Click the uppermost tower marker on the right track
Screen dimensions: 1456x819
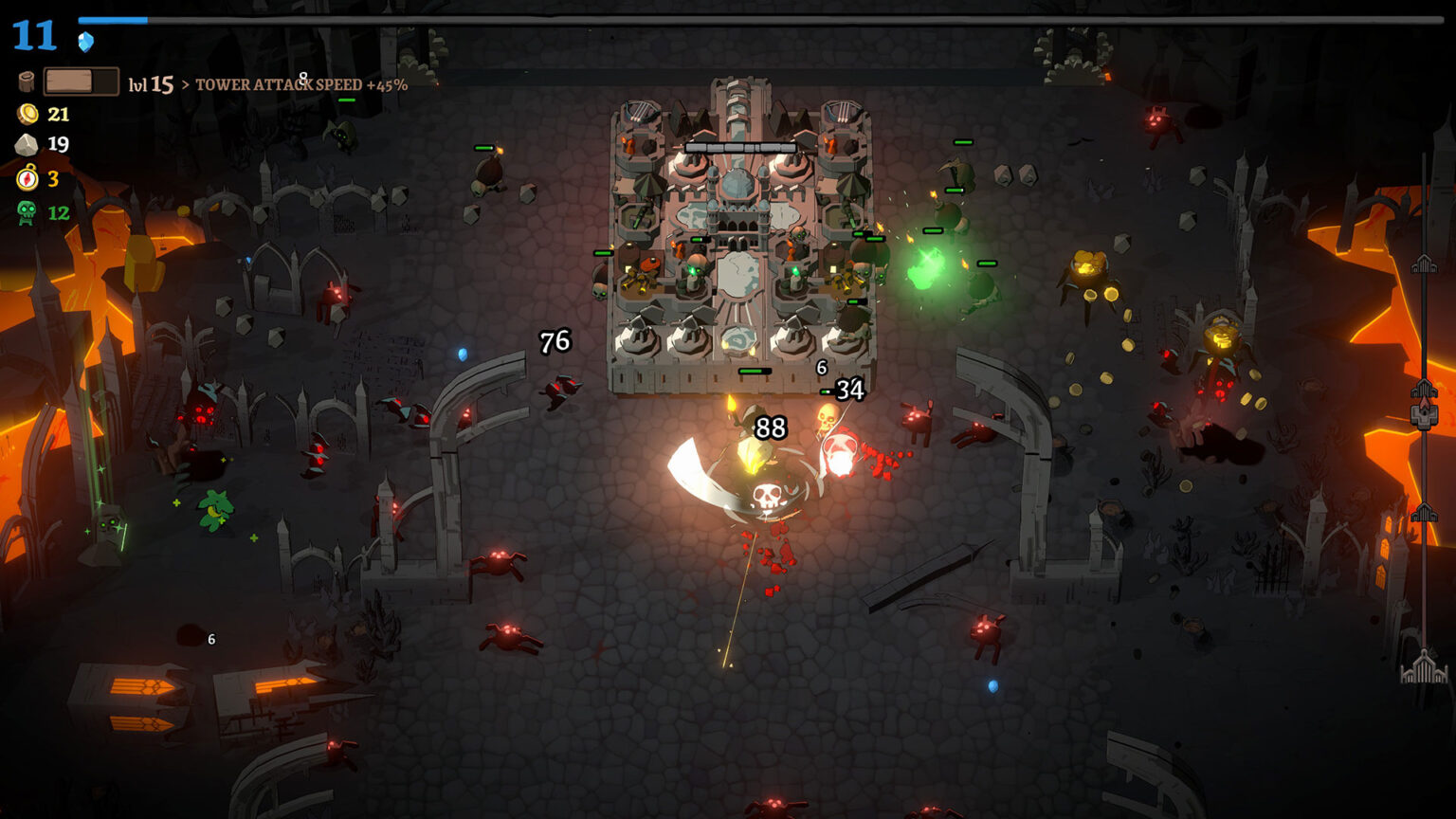tap(1424, 264)
